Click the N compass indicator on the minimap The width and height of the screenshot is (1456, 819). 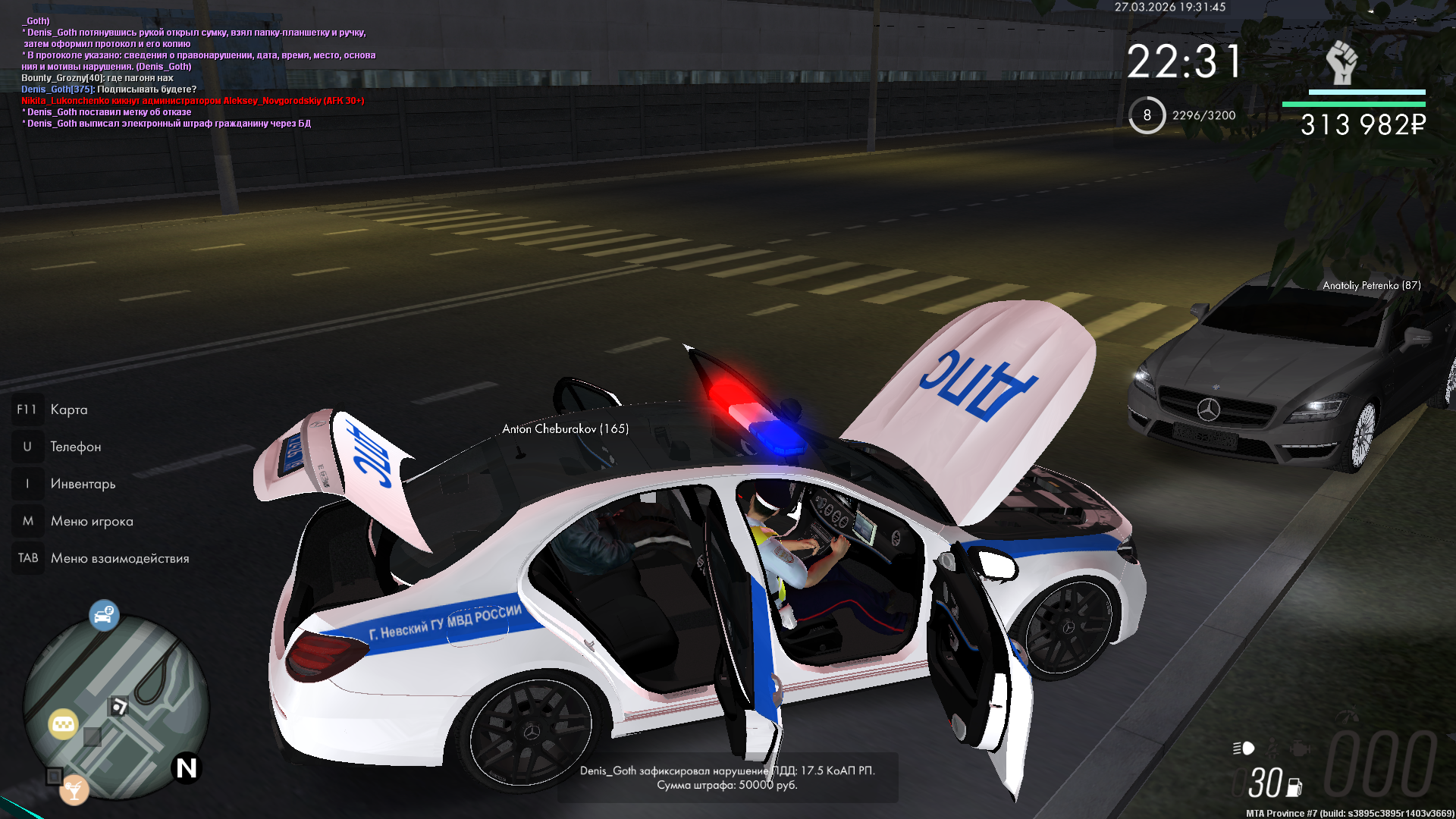(x=187, y=768)
